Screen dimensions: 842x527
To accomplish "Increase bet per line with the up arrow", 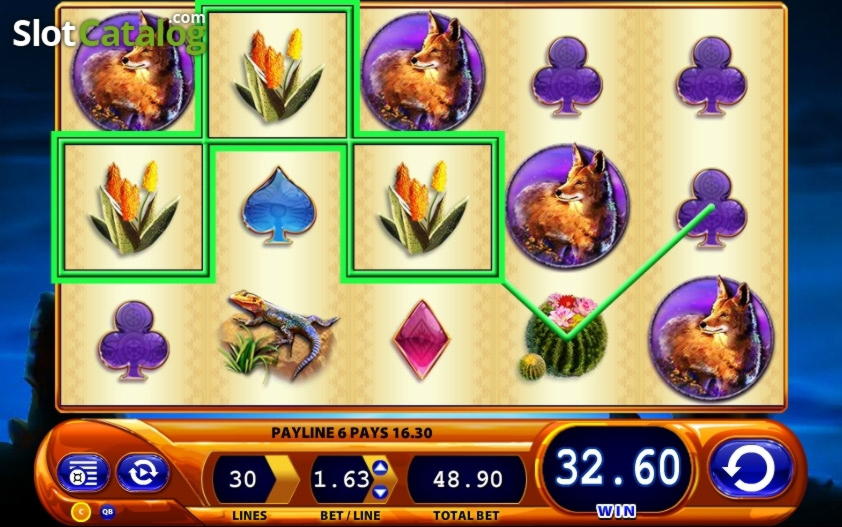I will click(x=380, y=468).
